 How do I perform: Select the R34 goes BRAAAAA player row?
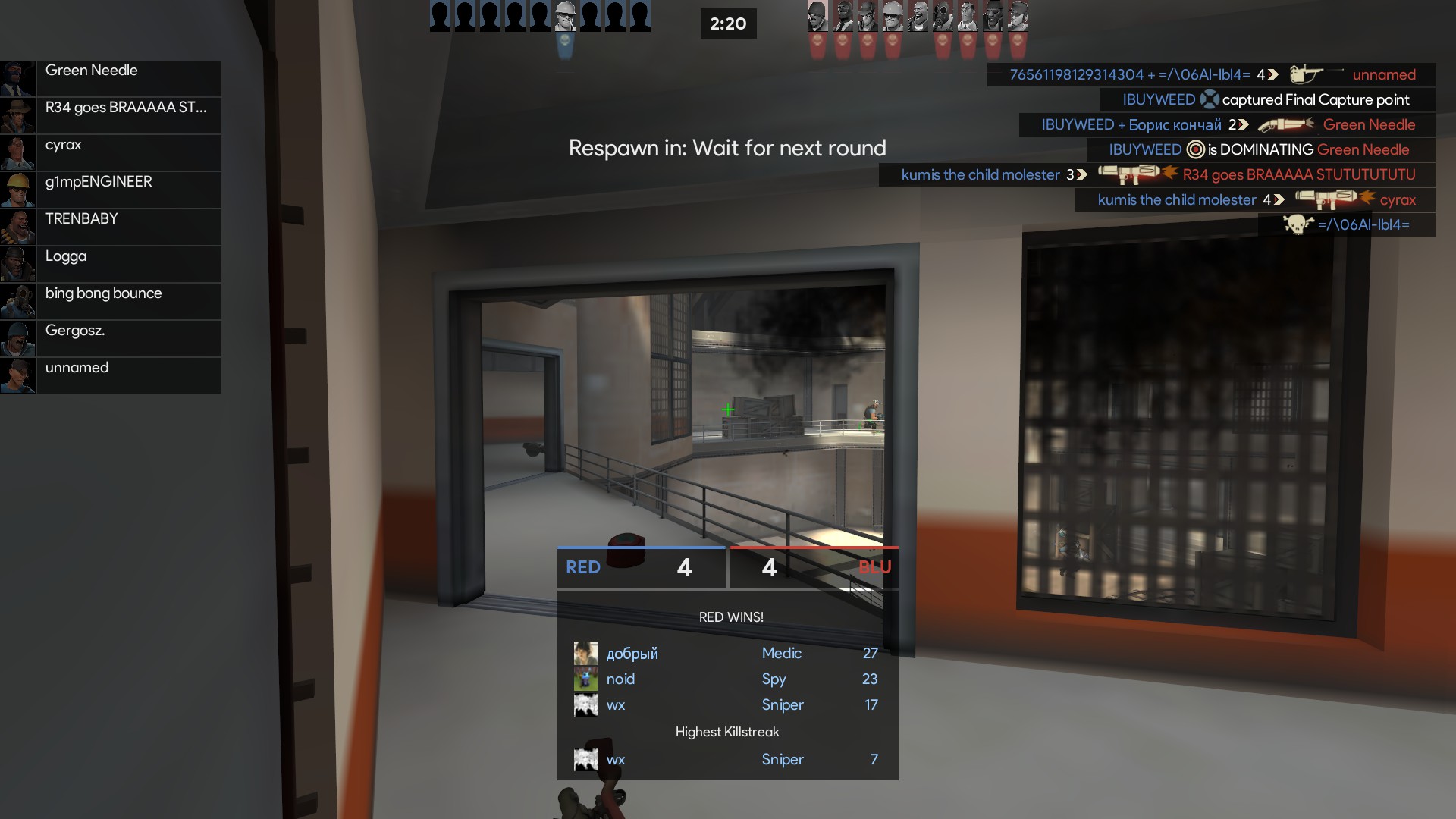[x=111, y=115]
